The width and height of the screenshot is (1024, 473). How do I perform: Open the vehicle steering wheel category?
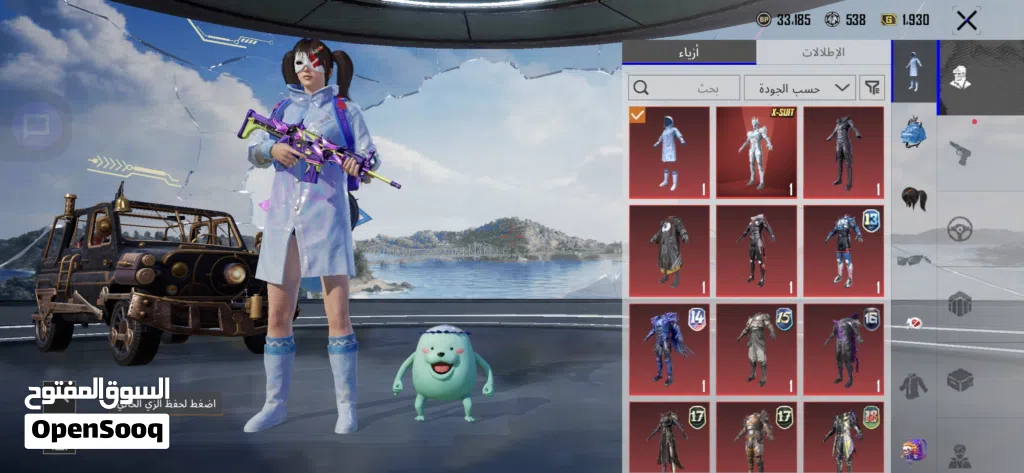click(x=961, y=228)
